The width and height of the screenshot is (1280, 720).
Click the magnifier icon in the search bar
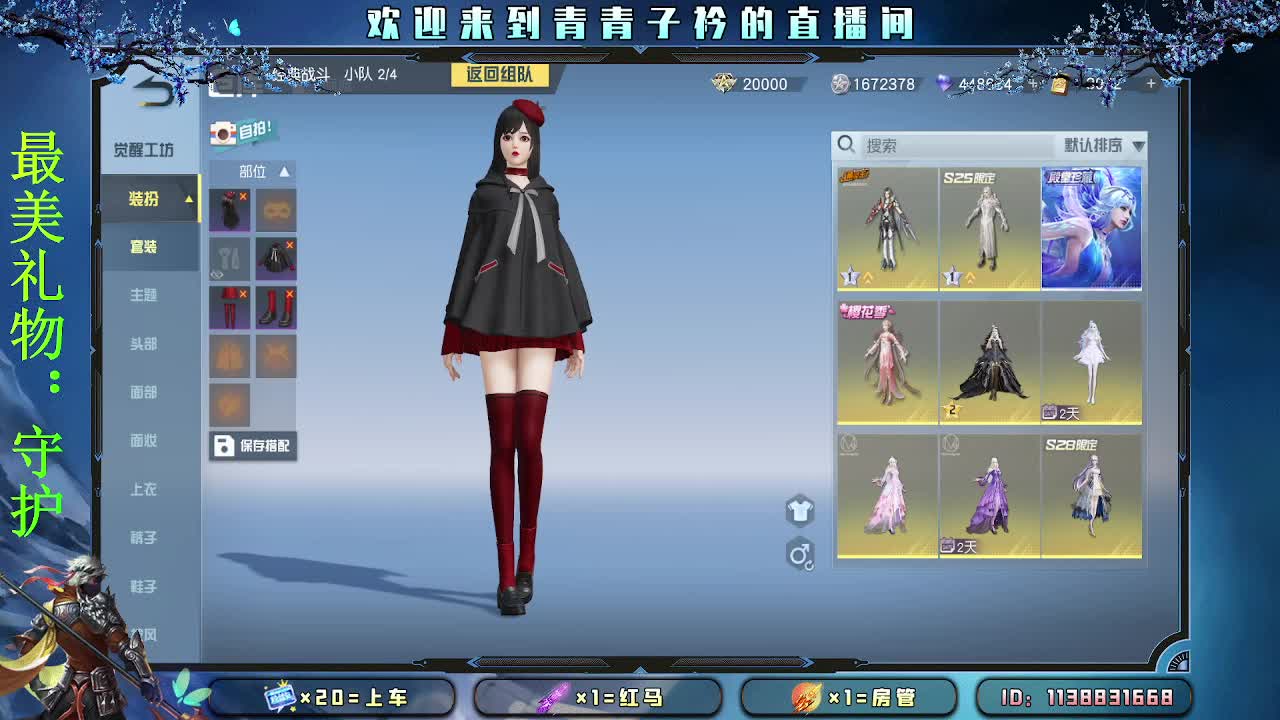click(x=846, y=145)
